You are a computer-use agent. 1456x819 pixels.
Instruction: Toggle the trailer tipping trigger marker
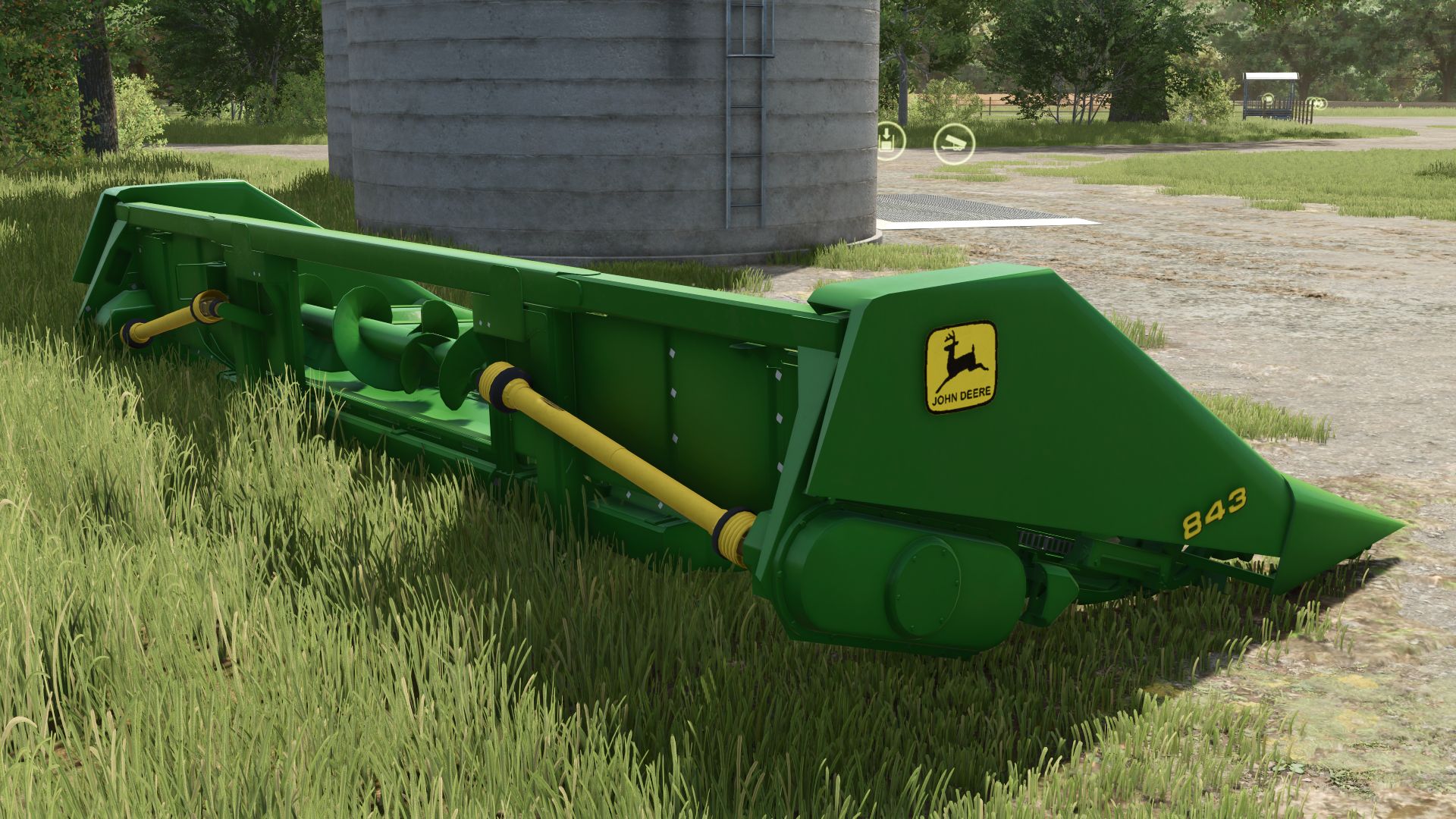point(954,143)
